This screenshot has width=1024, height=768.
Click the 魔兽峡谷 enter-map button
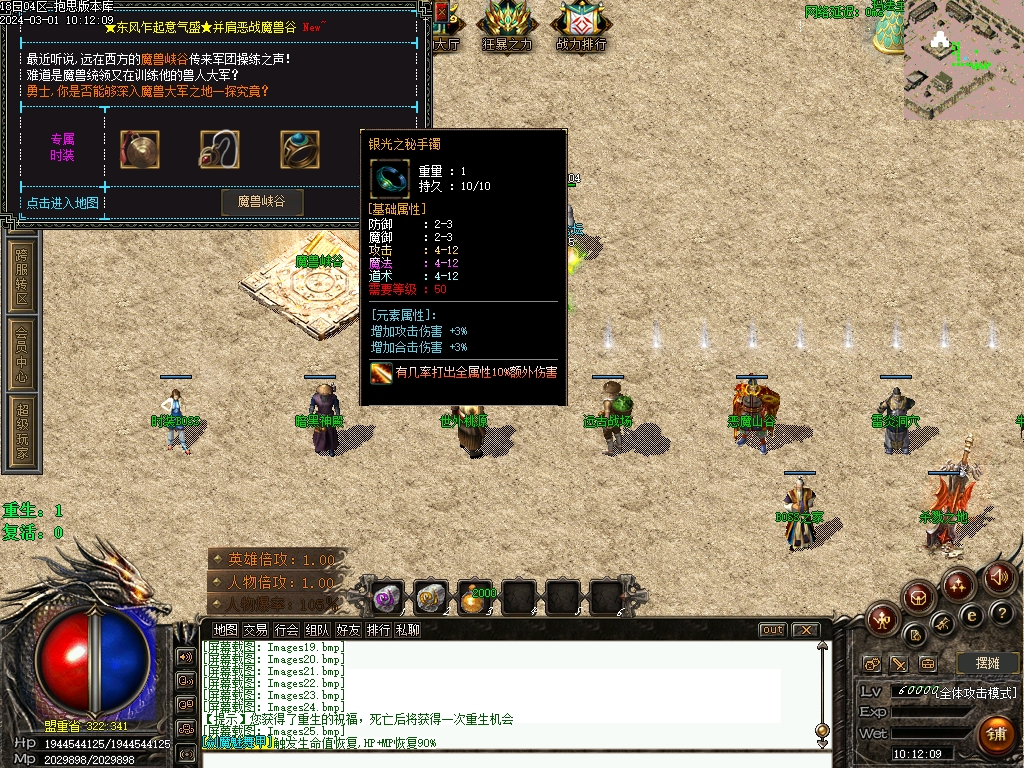[x=261, y=202]
